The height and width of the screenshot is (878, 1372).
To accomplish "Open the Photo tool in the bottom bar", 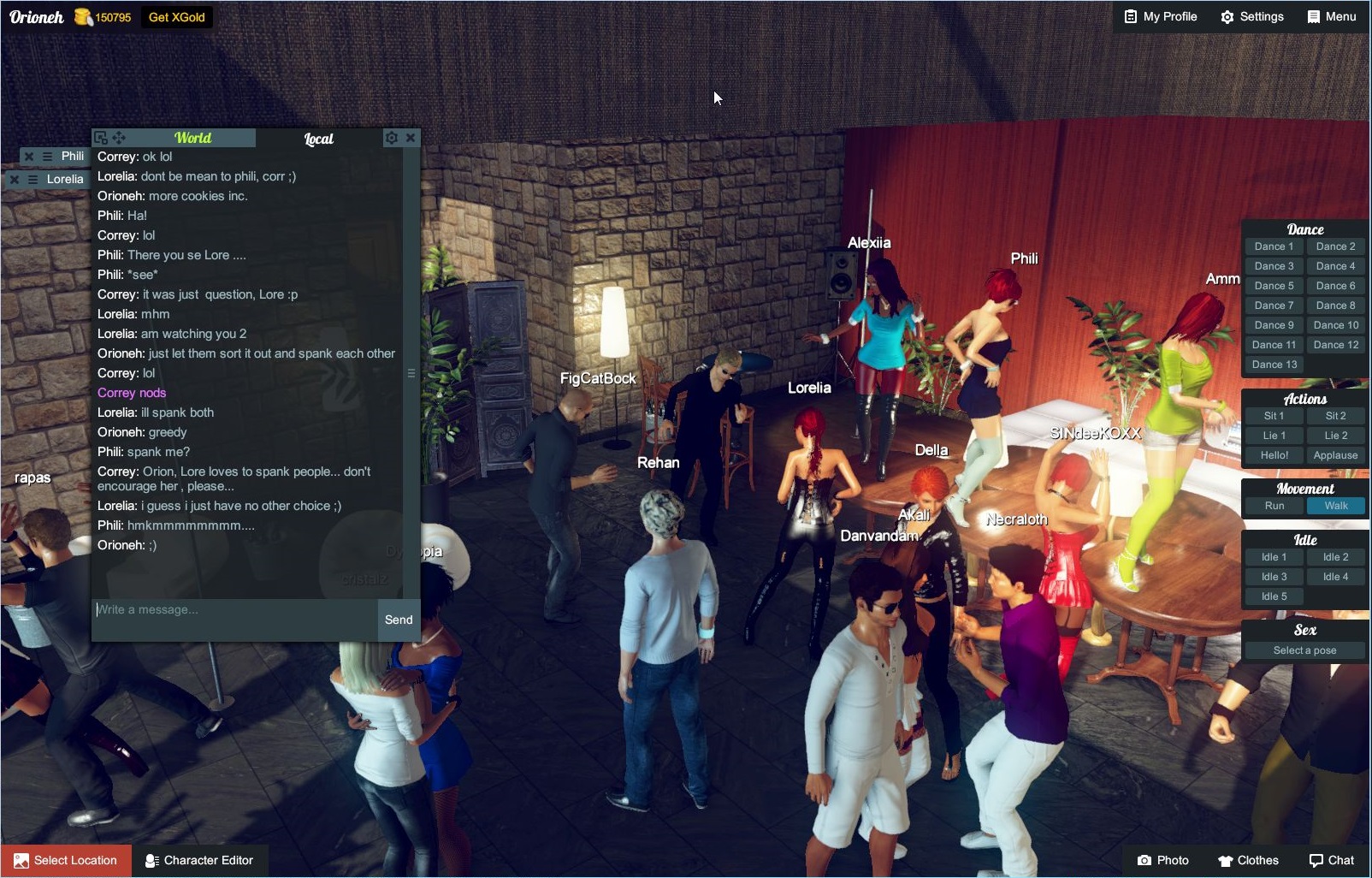I will tap(1163, 860).
